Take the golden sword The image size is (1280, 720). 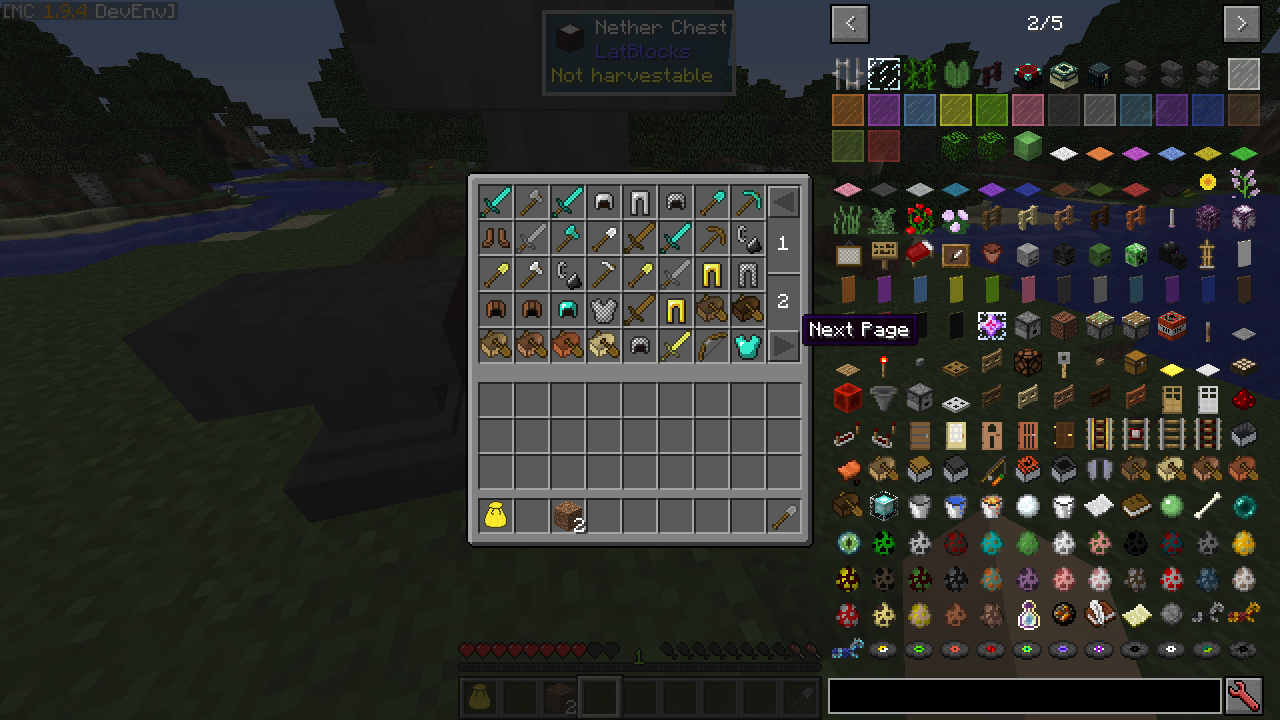pos(675,346)
